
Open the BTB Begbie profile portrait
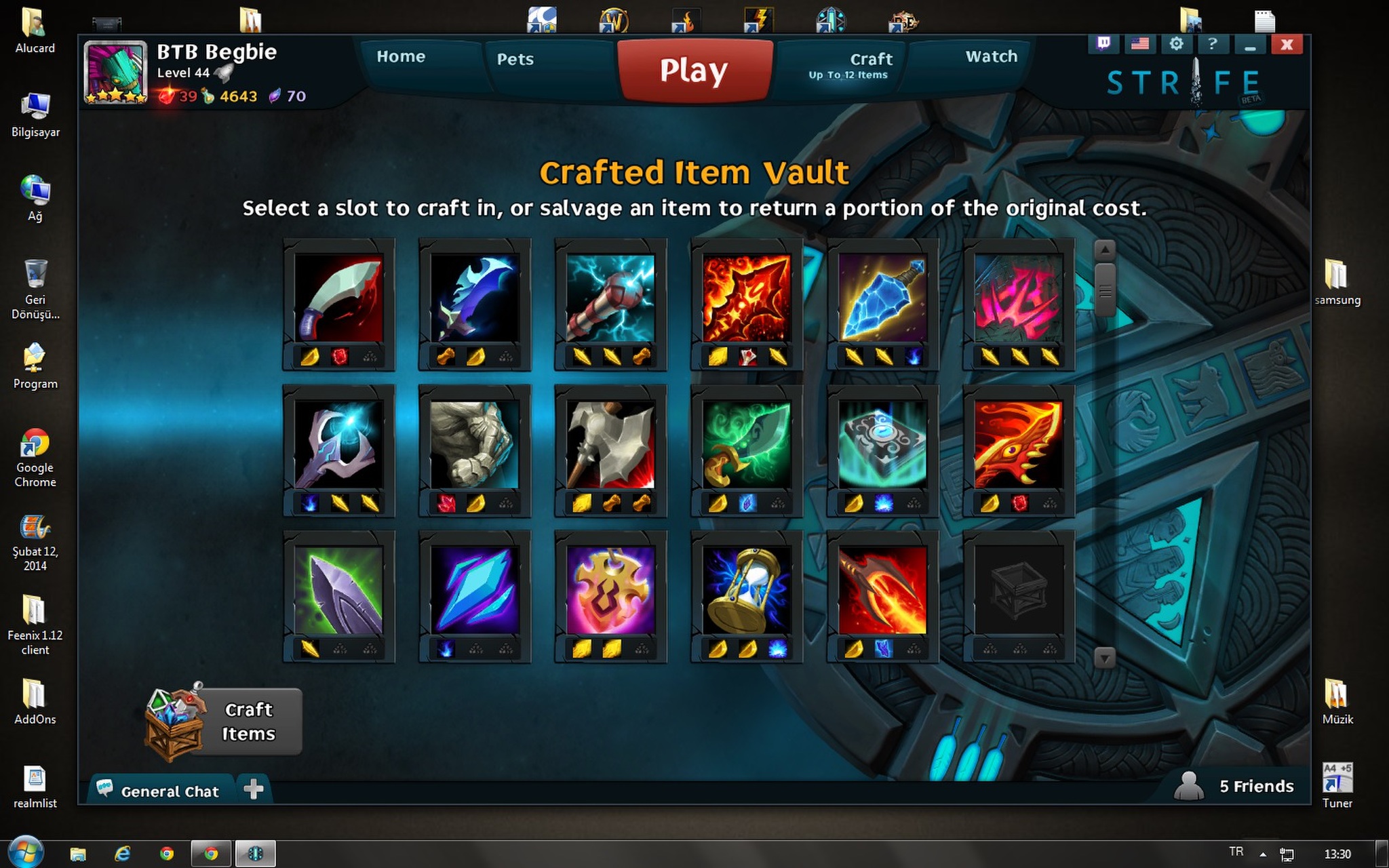(115, 72)
